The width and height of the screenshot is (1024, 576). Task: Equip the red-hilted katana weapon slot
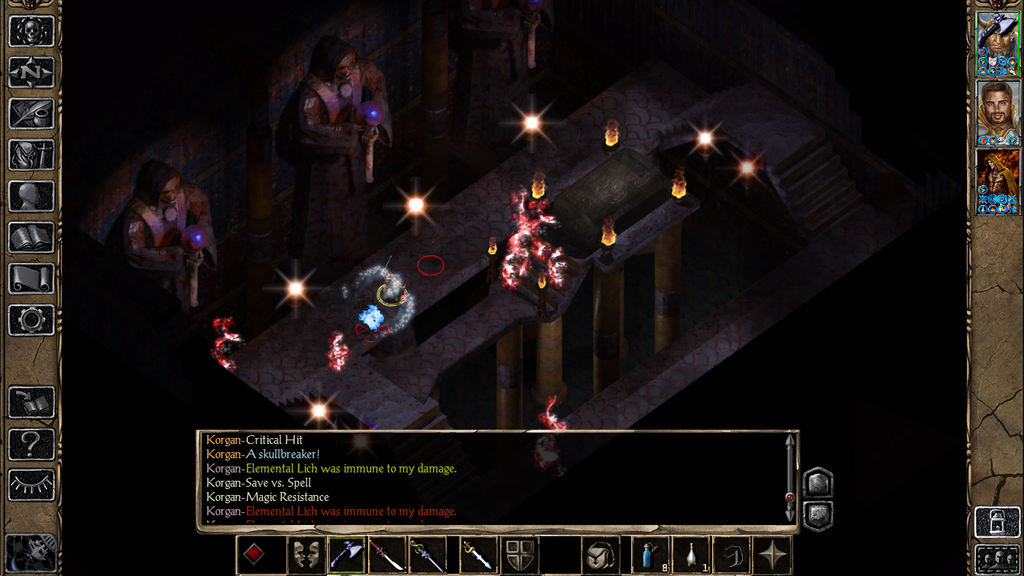click(387, 555)
